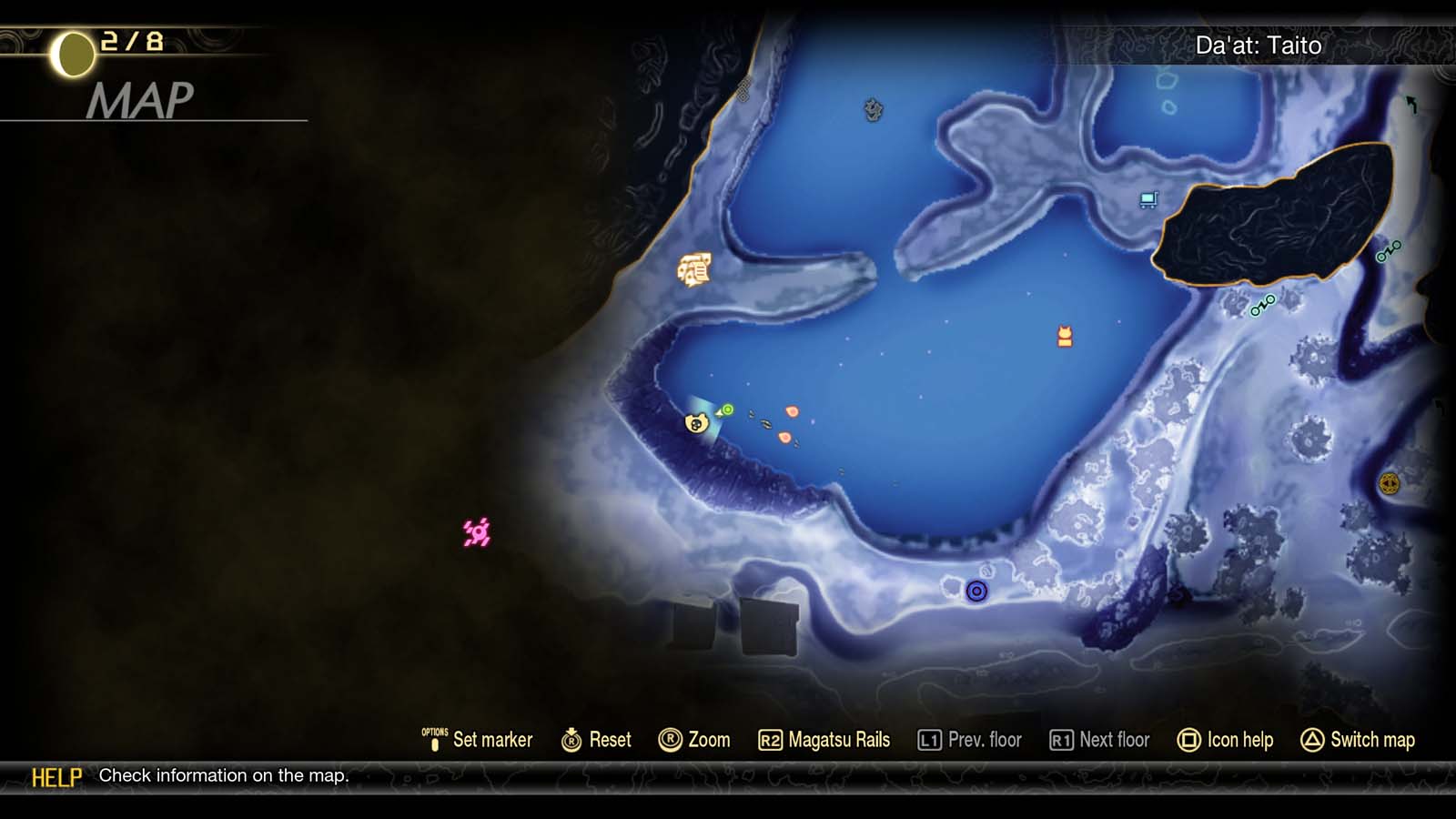Click the gold amalgam icon at lower right
This screenshot has height=819, width=1456.
[x=1390, y=483]
